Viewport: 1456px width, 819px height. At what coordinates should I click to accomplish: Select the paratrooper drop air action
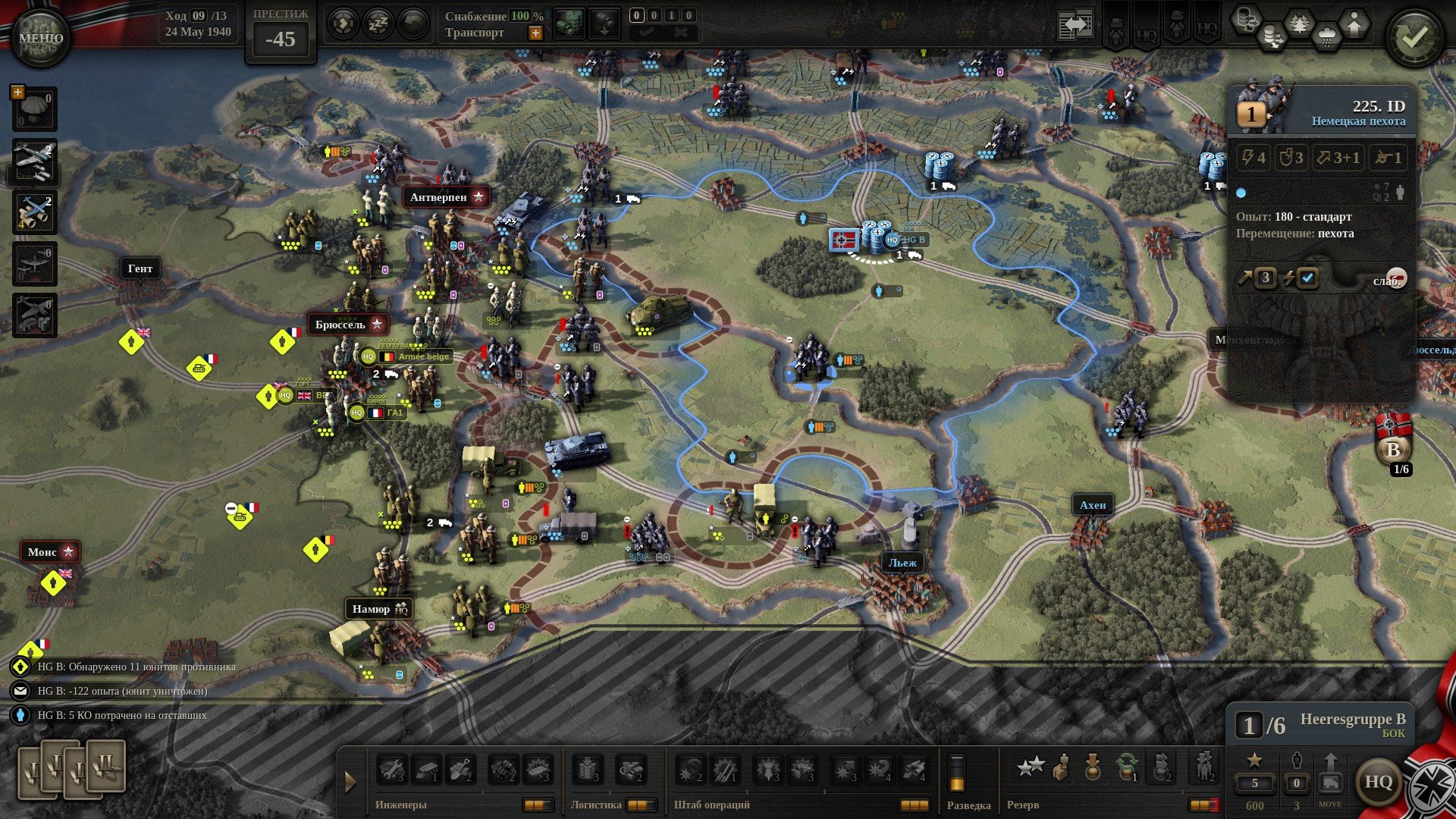point(34,109)
